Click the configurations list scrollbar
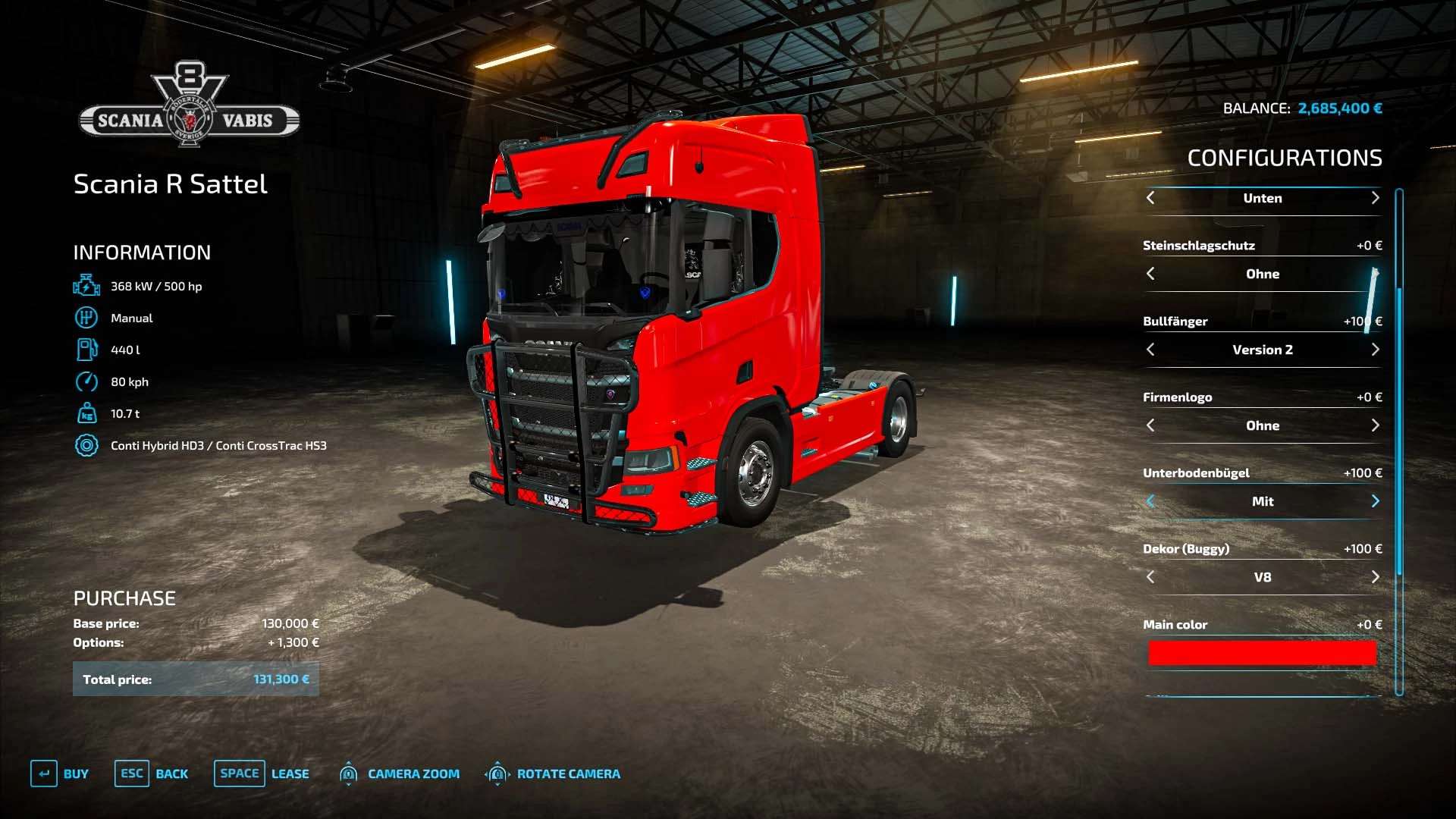Image resolution: width=1456 pixels, height=819 pixels. tap(1399, 440)
